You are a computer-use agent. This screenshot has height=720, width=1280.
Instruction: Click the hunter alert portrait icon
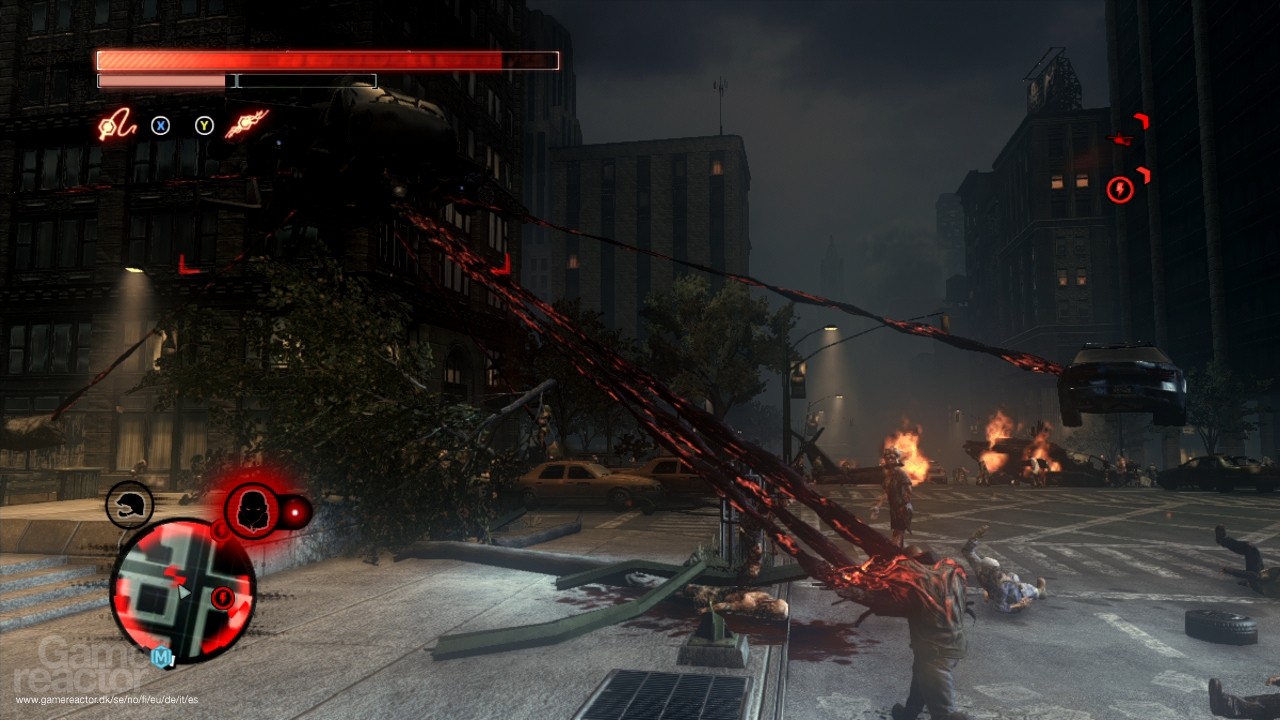point(253,509)
